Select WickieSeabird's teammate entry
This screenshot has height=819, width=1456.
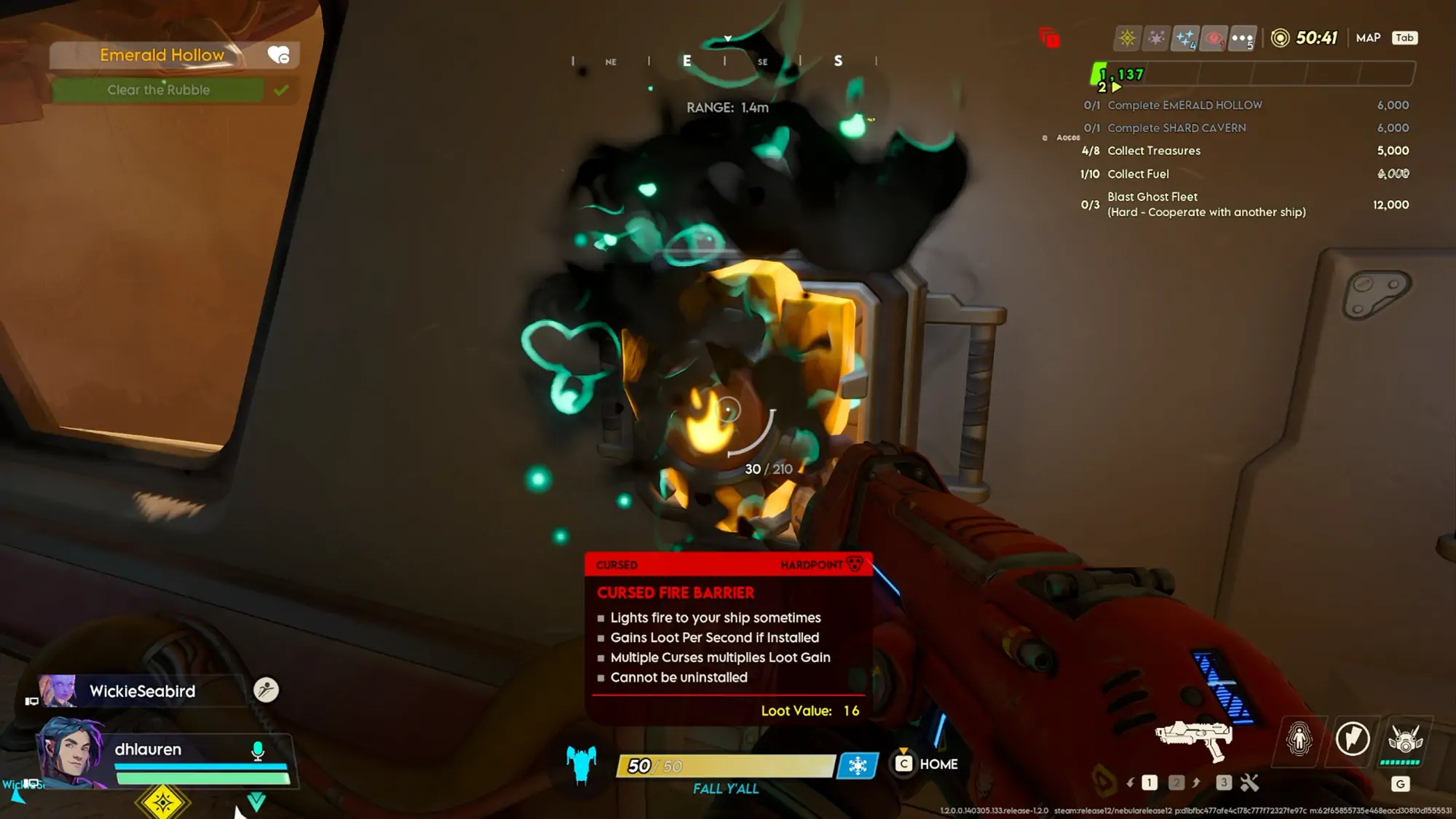point(142,691)
